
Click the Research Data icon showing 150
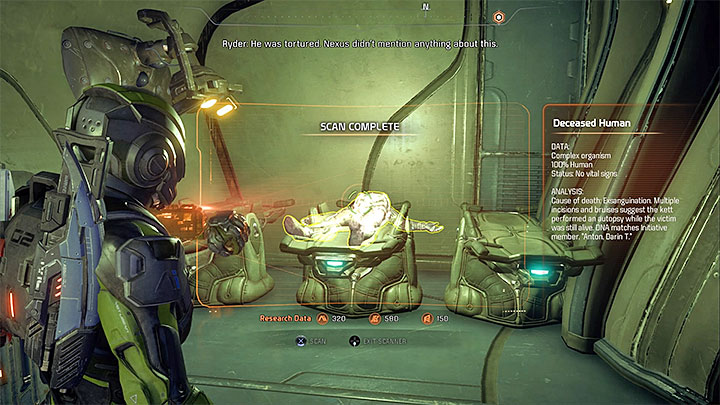tap(426, 319)
